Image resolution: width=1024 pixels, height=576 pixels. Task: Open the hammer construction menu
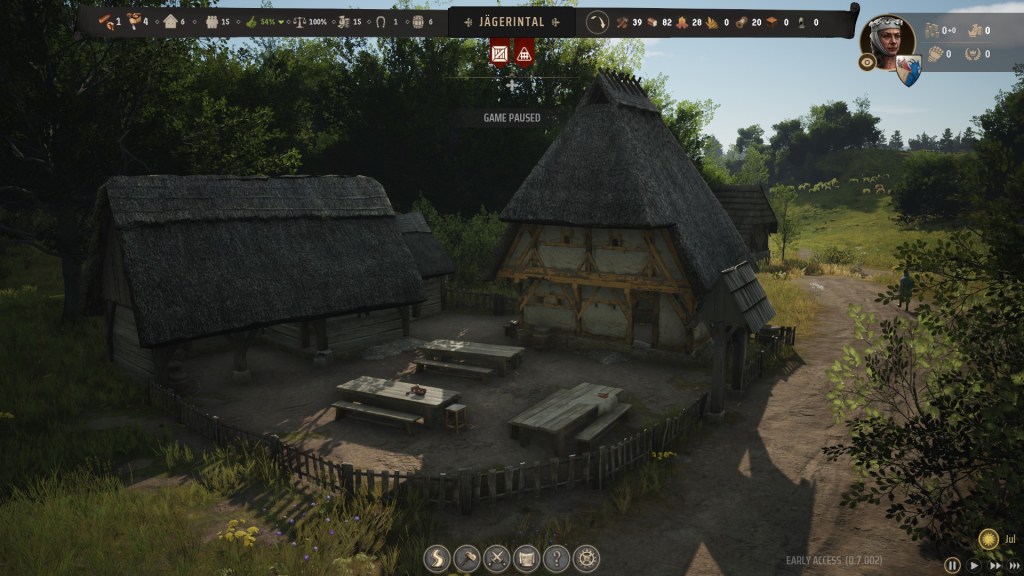coord(467,558)
